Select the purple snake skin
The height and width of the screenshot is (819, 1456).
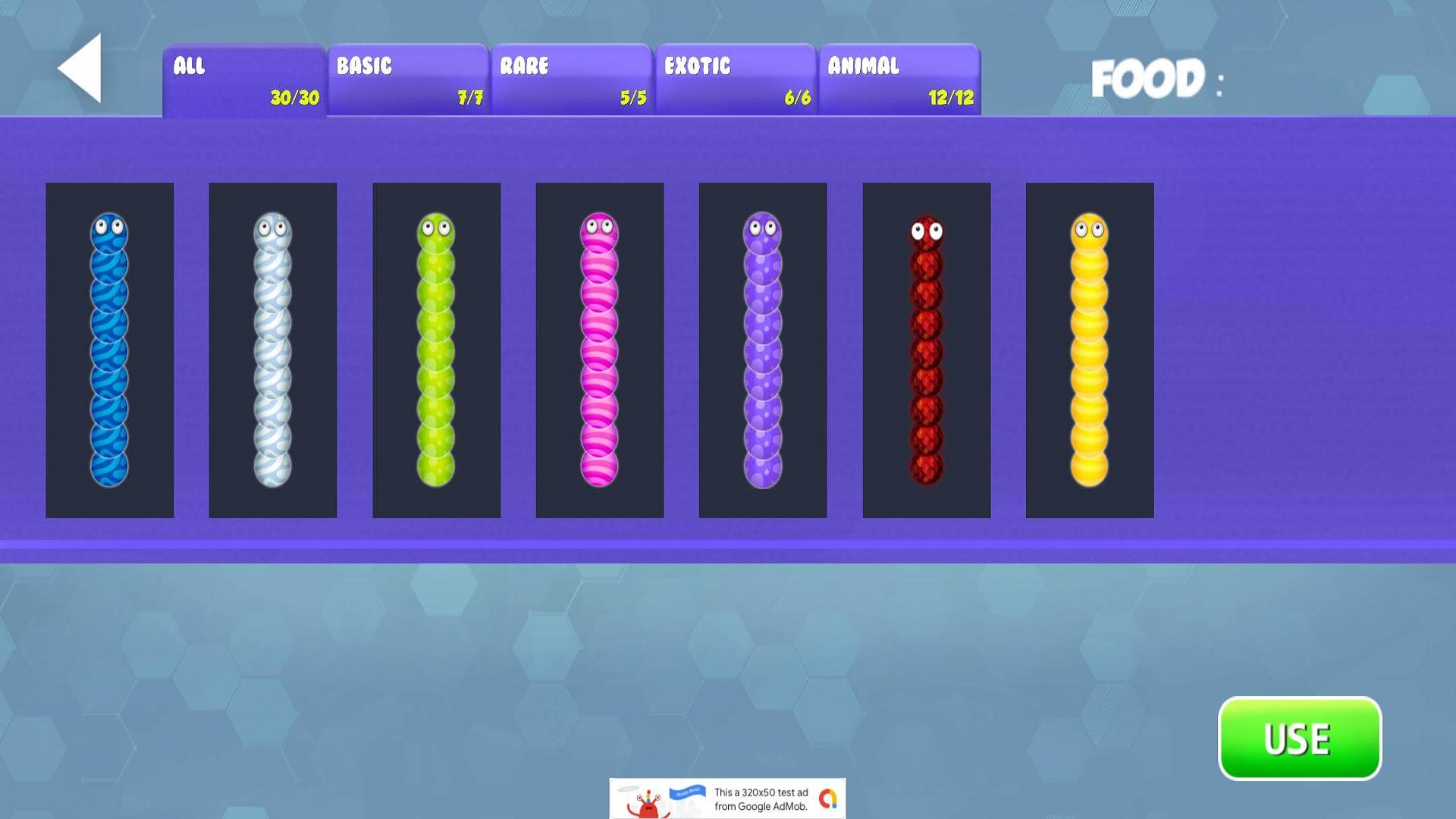(x=762, y=349)
